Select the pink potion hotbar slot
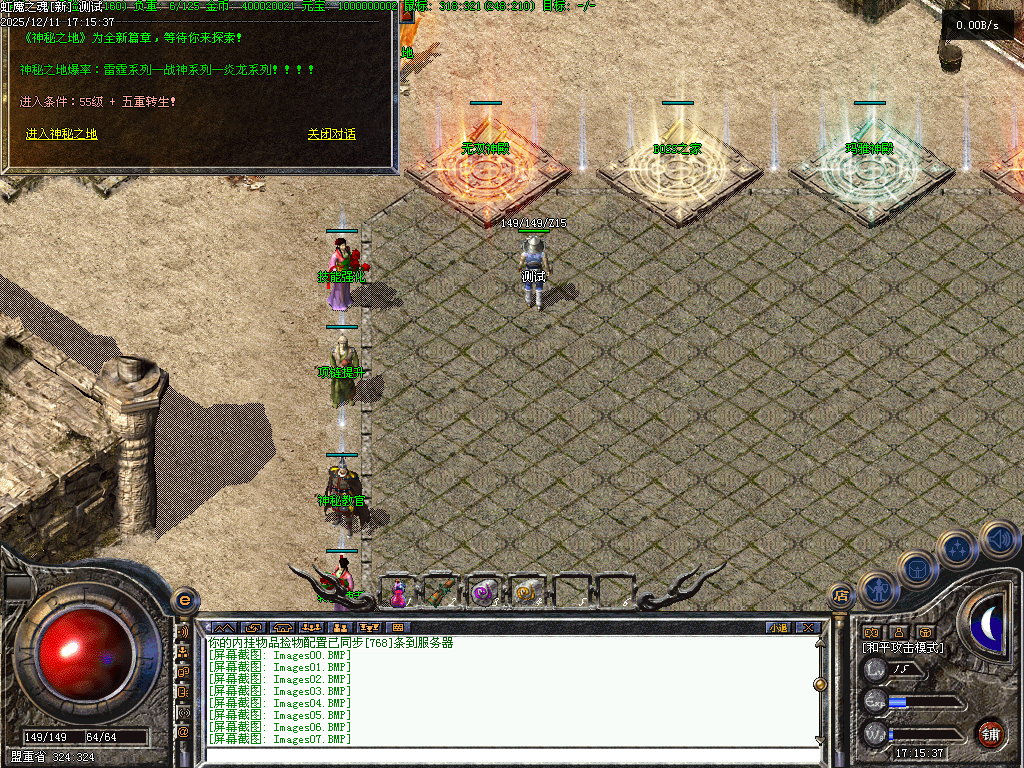1024x768 pixels. tap(398, 593)
